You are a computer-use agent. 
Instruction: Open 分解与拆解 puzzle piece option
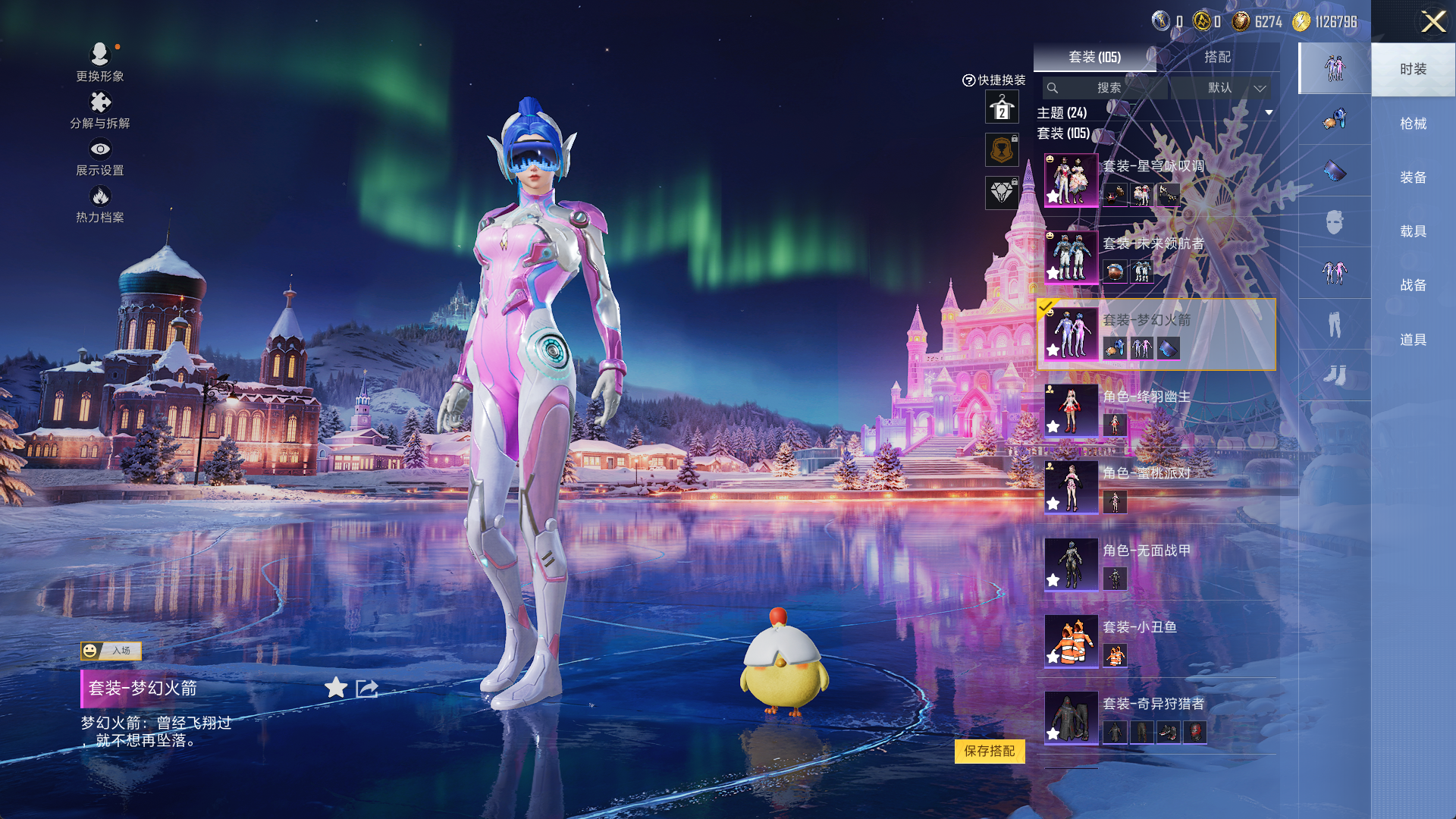[99, 110]
